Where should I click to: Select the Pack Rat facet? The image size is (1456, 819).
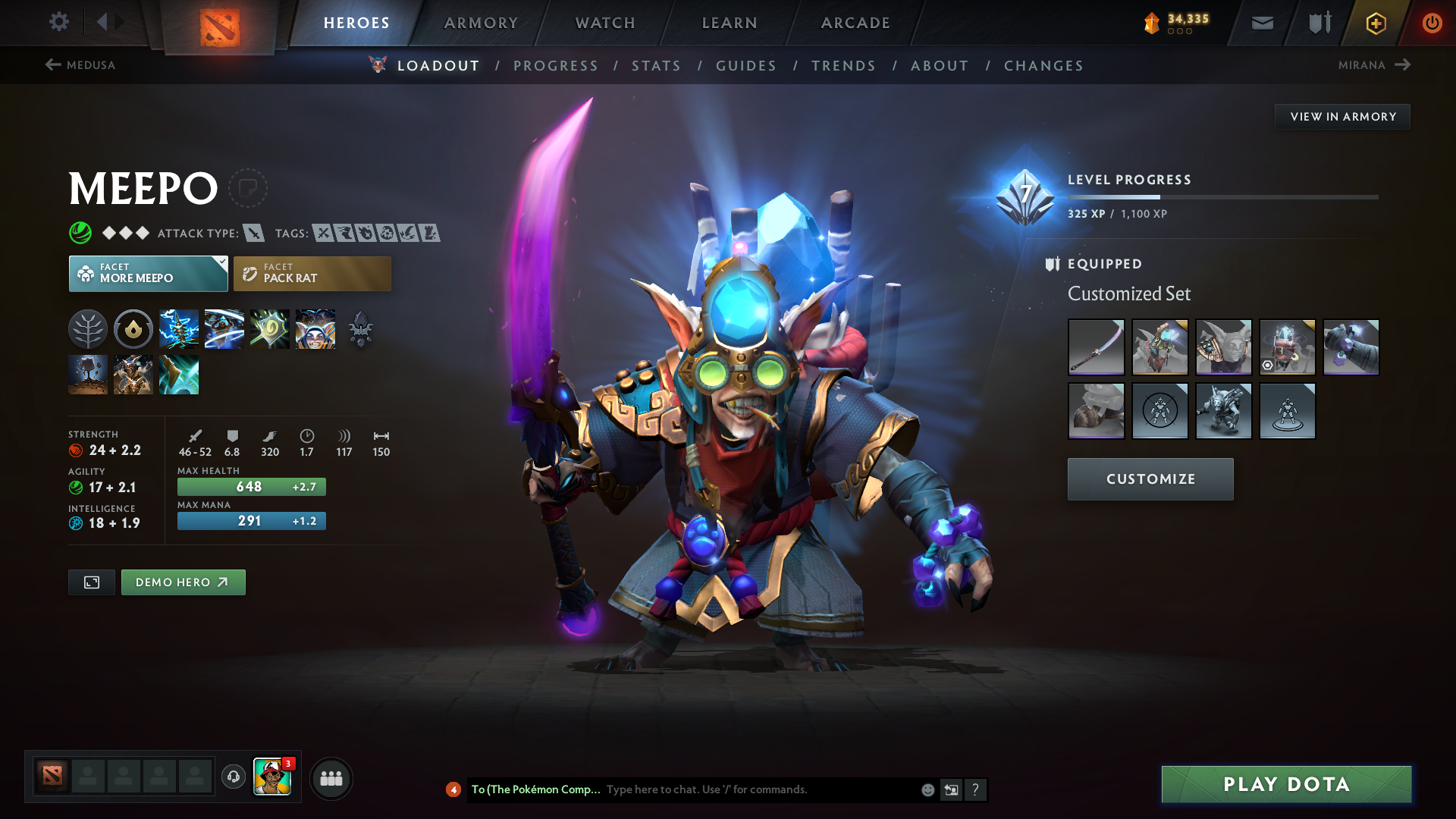(312, 273)
